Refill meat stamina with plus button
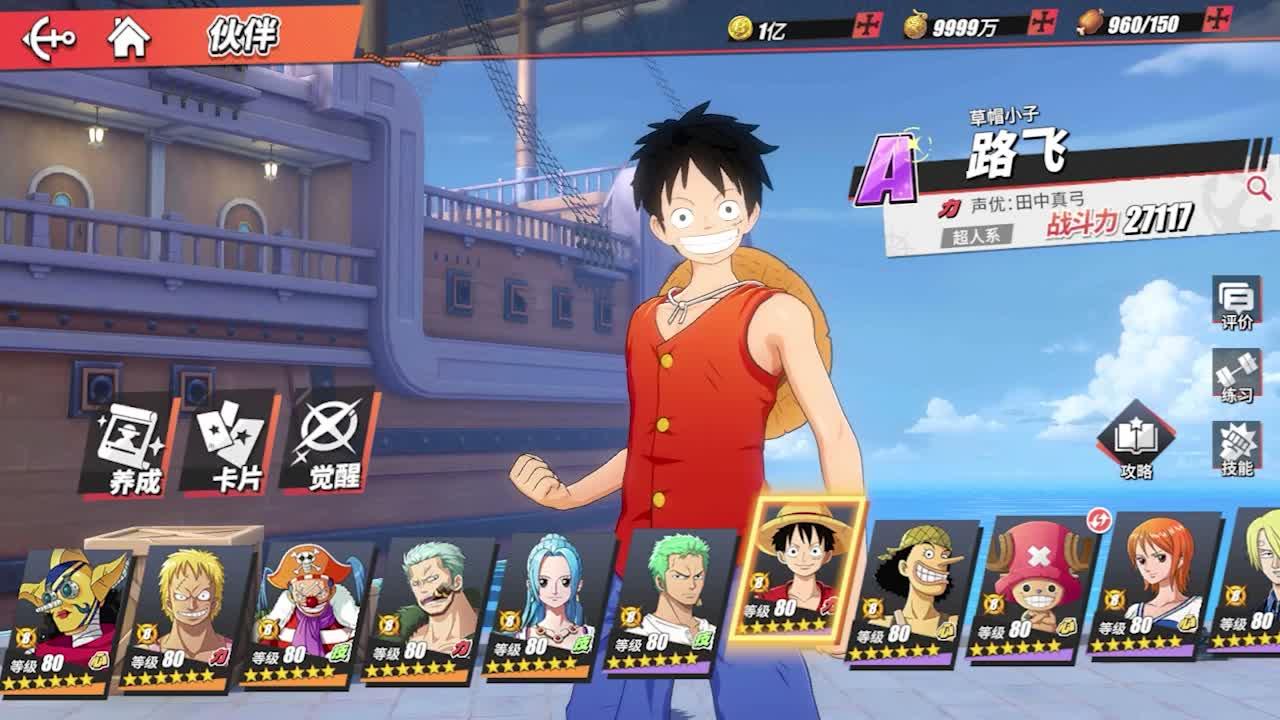 coord(1218,18)
